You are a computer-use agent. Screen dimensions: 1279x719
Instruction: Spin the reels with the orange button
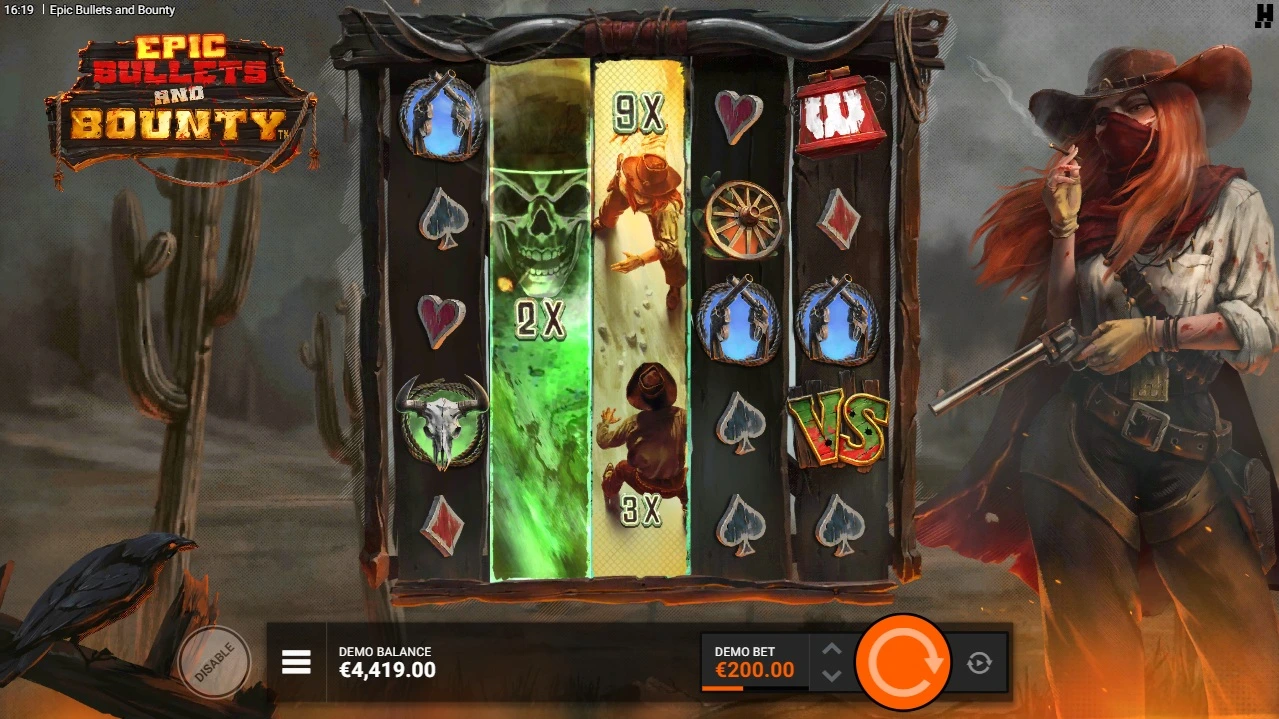point(903,662)
